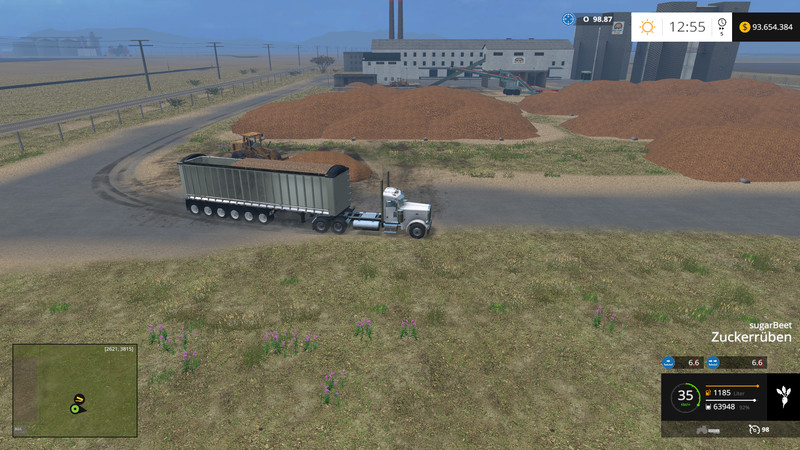Open the minimap in the corner
Screen dimensions: 800x450
coord(75,391)
